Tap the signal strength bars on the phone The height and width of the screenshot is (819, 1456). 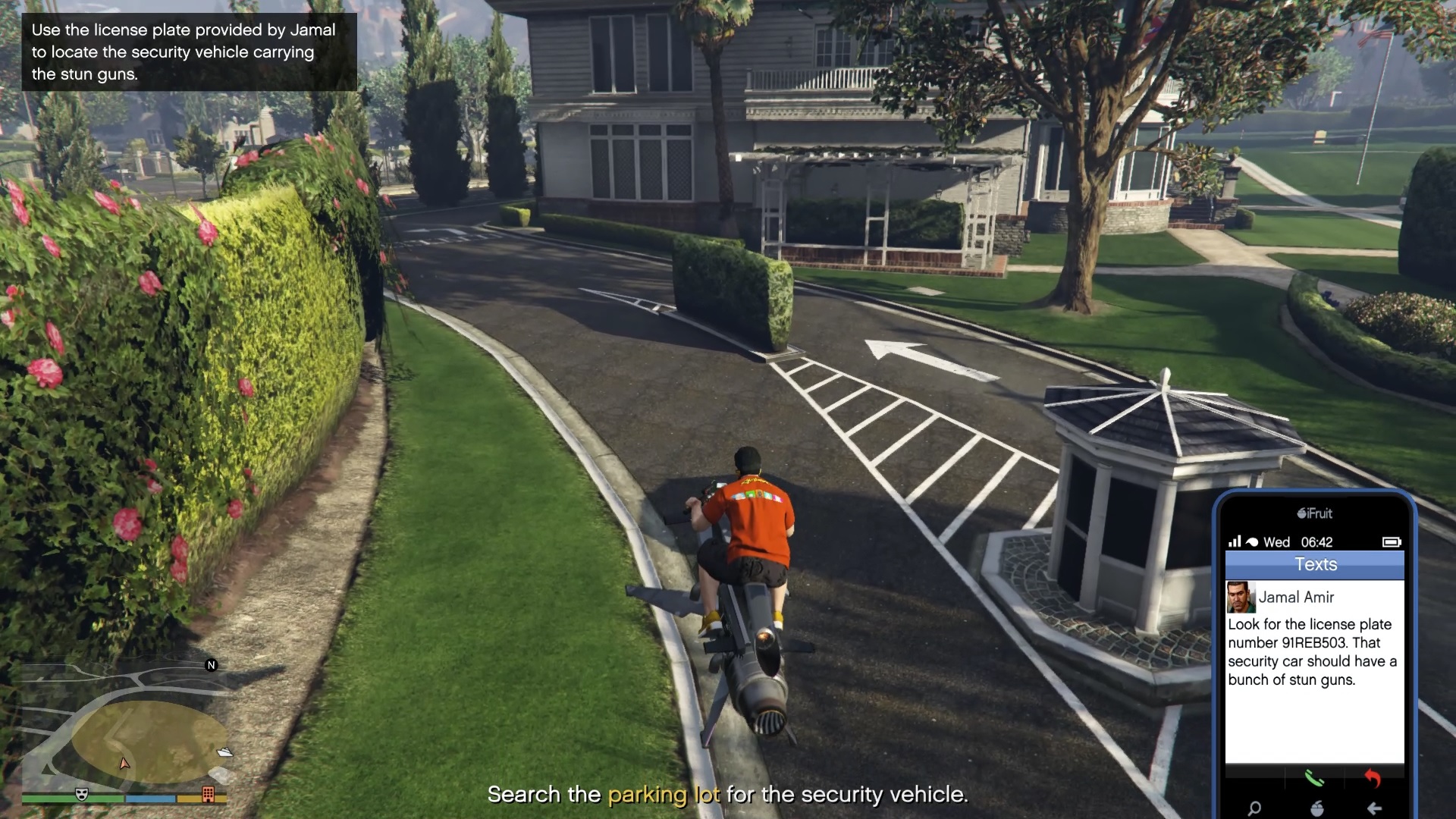click(1236, 542)
